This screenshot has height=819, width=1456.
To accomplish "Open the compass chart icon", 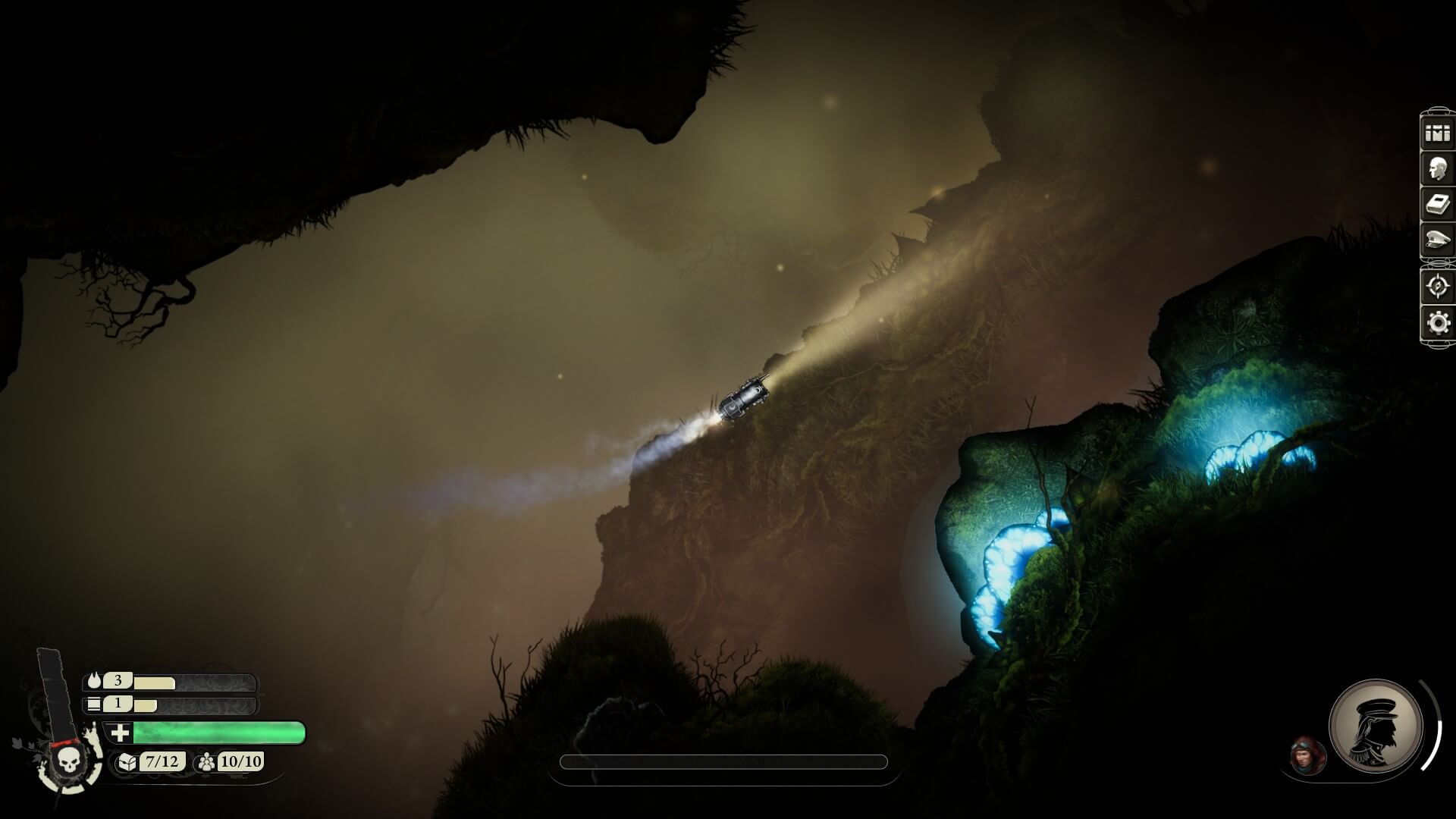I will pos(1437,286).
